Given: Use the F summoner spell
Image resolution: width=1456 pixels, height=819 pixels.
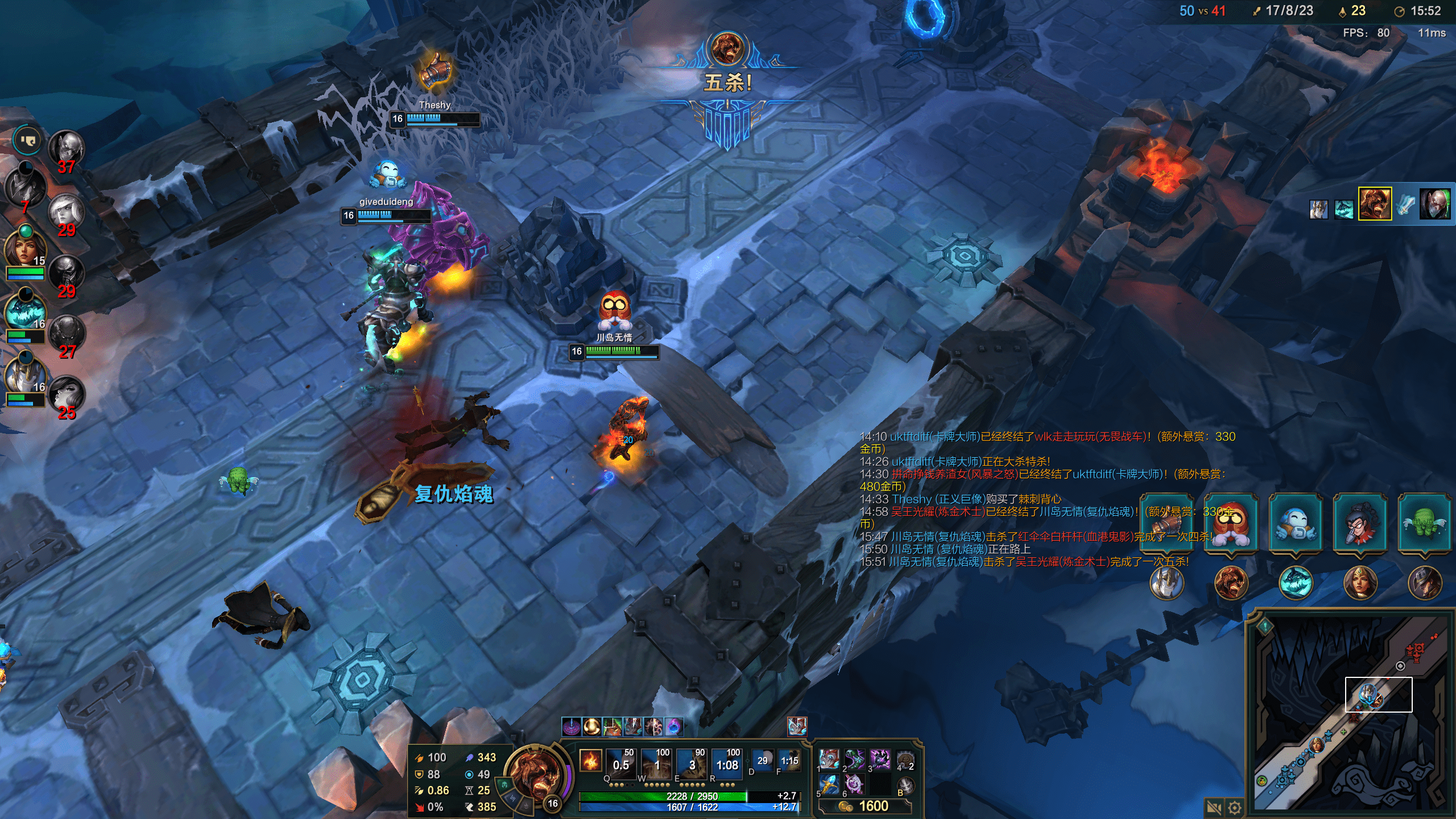Looking at the screenshot, I should [789, 760].
